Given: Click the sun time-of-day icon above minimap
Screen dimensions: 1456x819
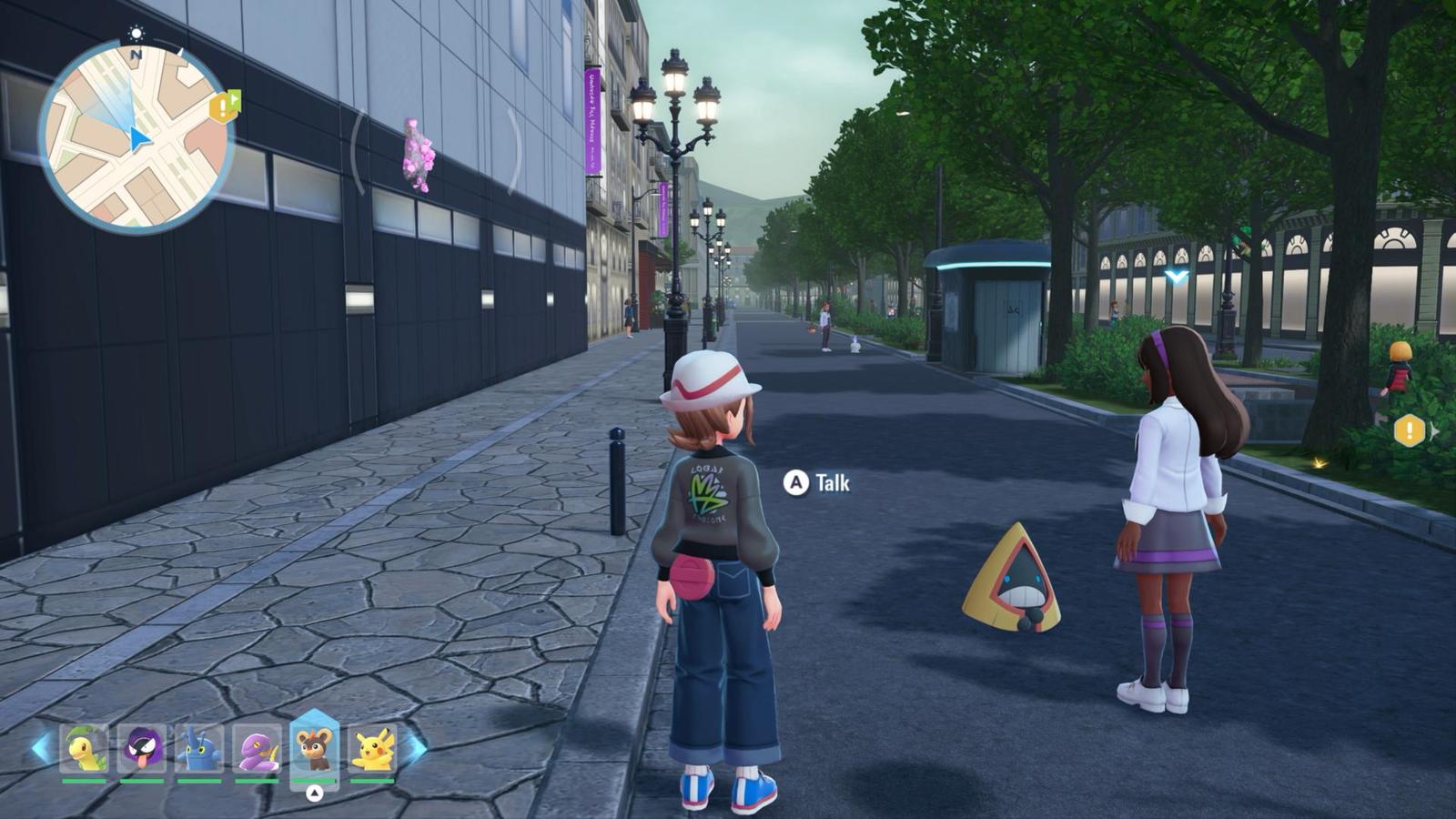Looking at the screenshot, I should pos(136,34).
